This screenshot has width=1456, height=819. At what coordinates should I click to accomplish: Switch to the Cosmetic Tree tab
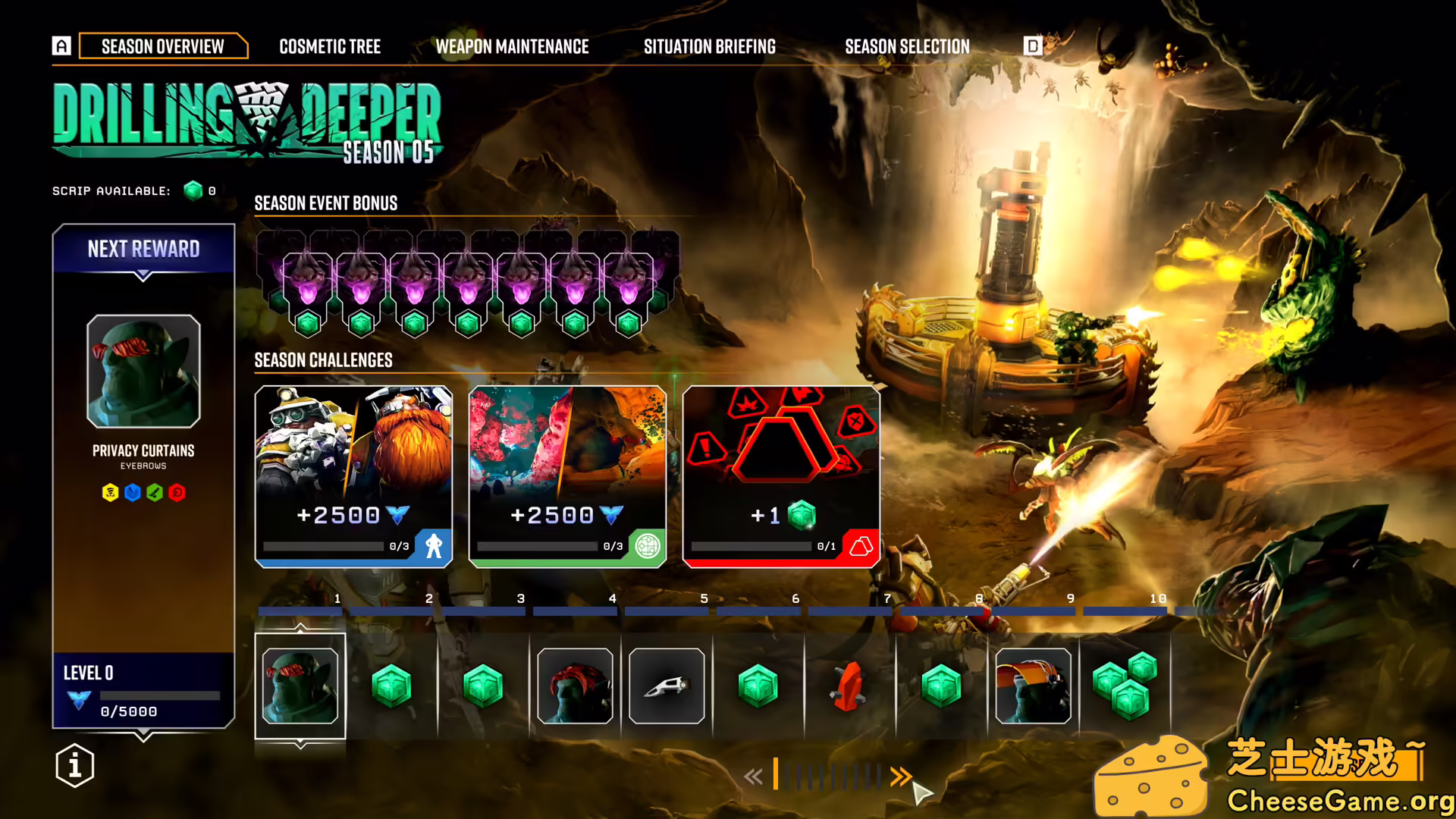(x=329, y=46)
